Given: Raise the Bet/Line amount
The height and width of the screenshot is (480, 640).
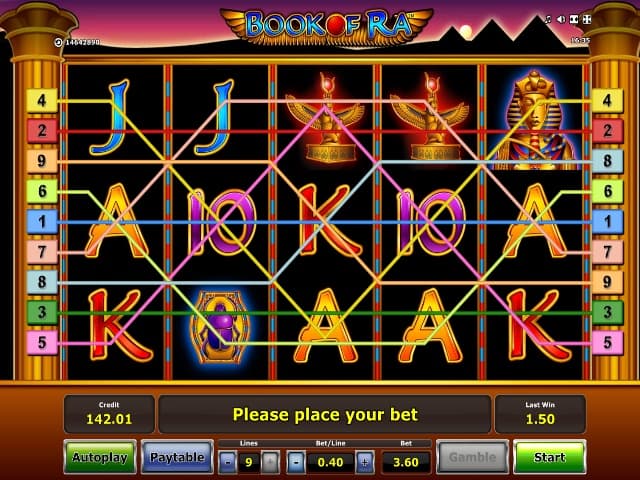Looking at the screenshot, I should (x=364, y=462).
